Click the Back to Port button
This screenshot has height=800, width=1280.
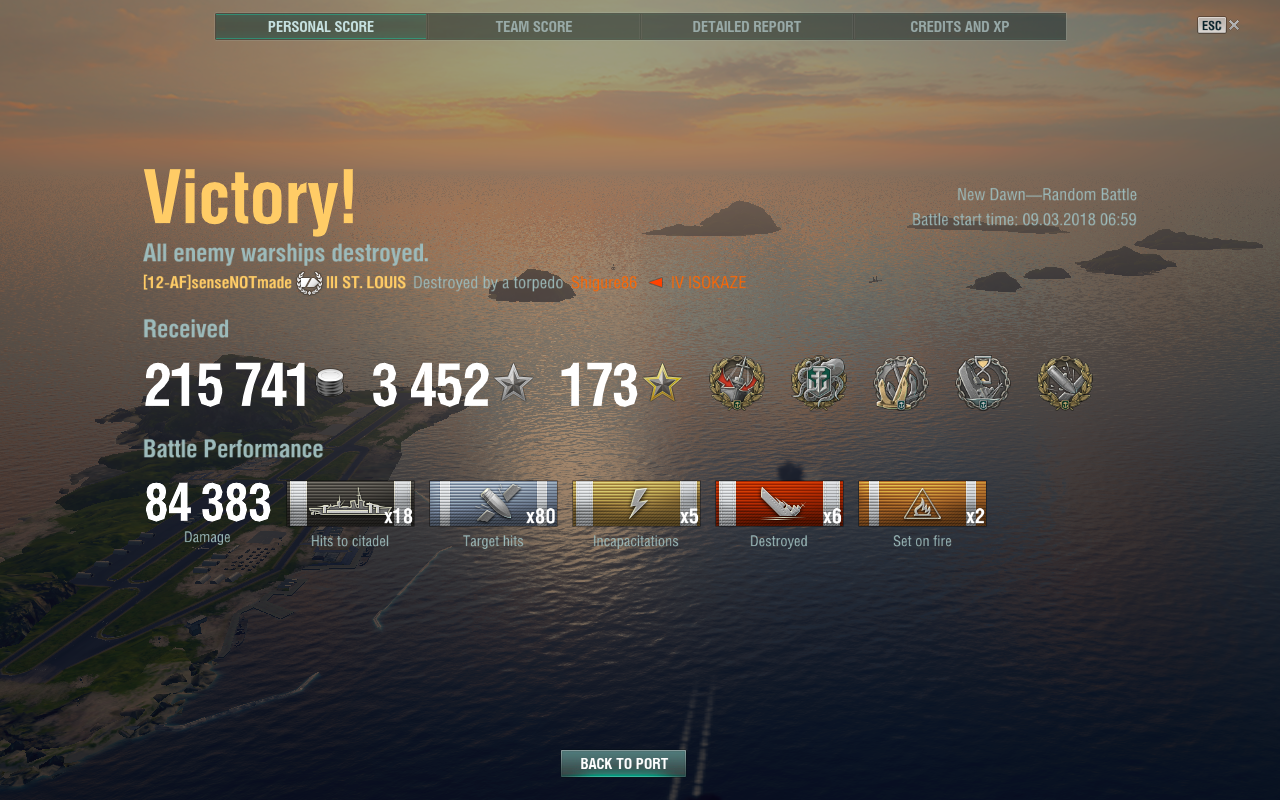pos(623,763)
